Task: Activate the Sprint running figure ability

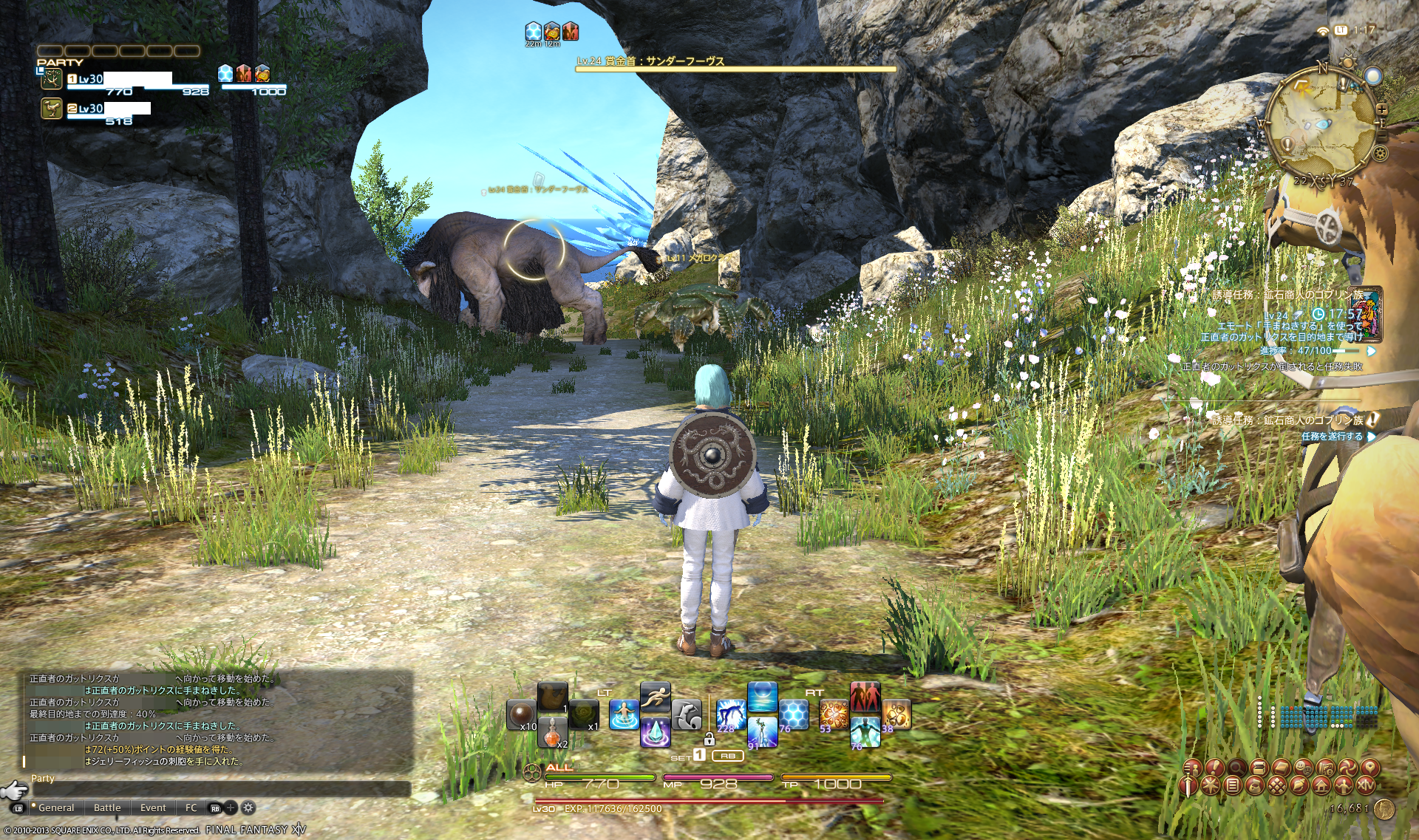Action: click(655, 697)
